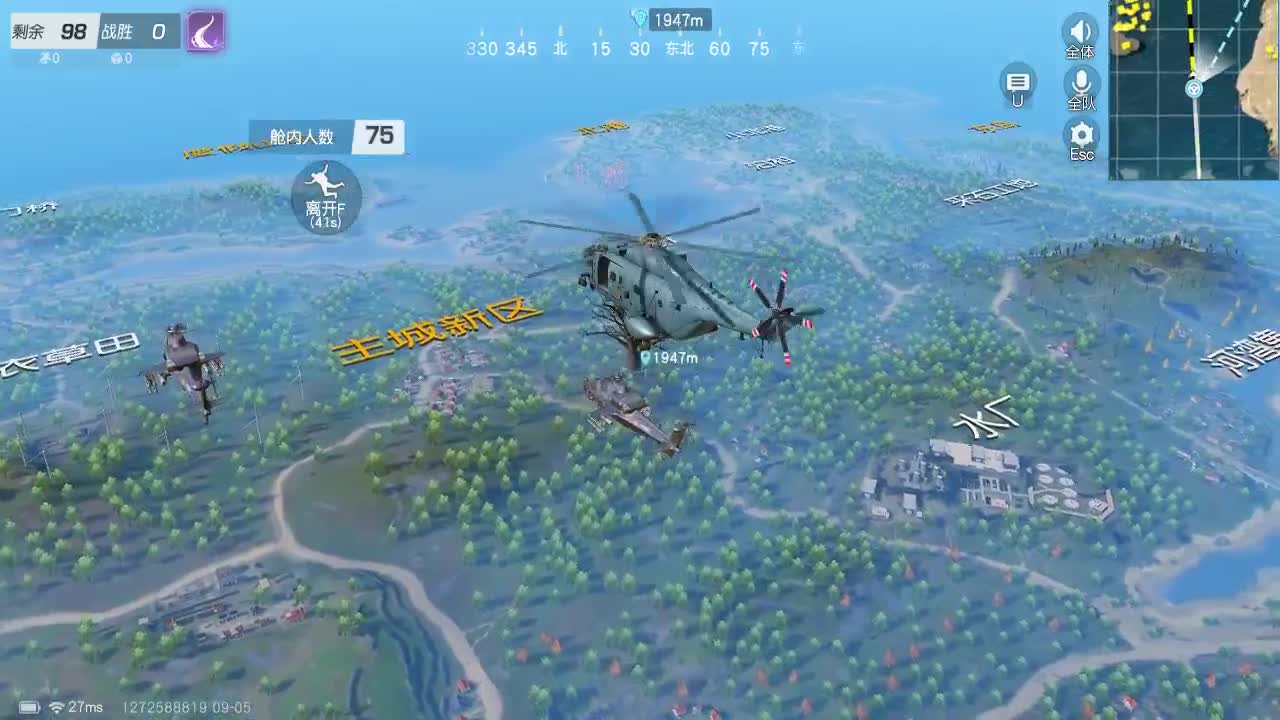Select the 舱内人数 75 passenger counter
This screenshot has height=720, width=1280.
[x=327, y=137]
